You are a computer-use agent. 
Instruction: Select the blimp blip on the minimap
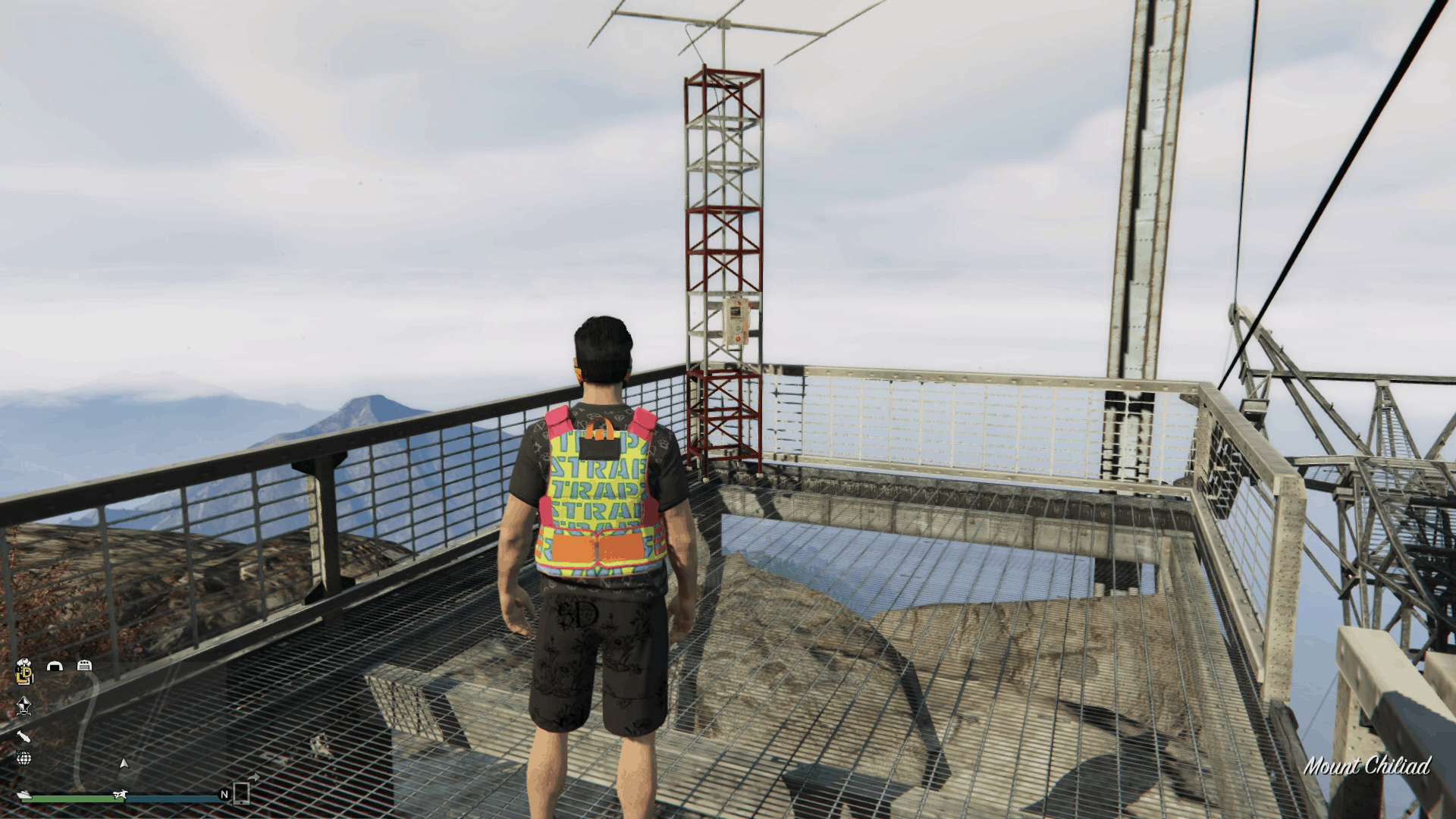(x=24, y=737)
